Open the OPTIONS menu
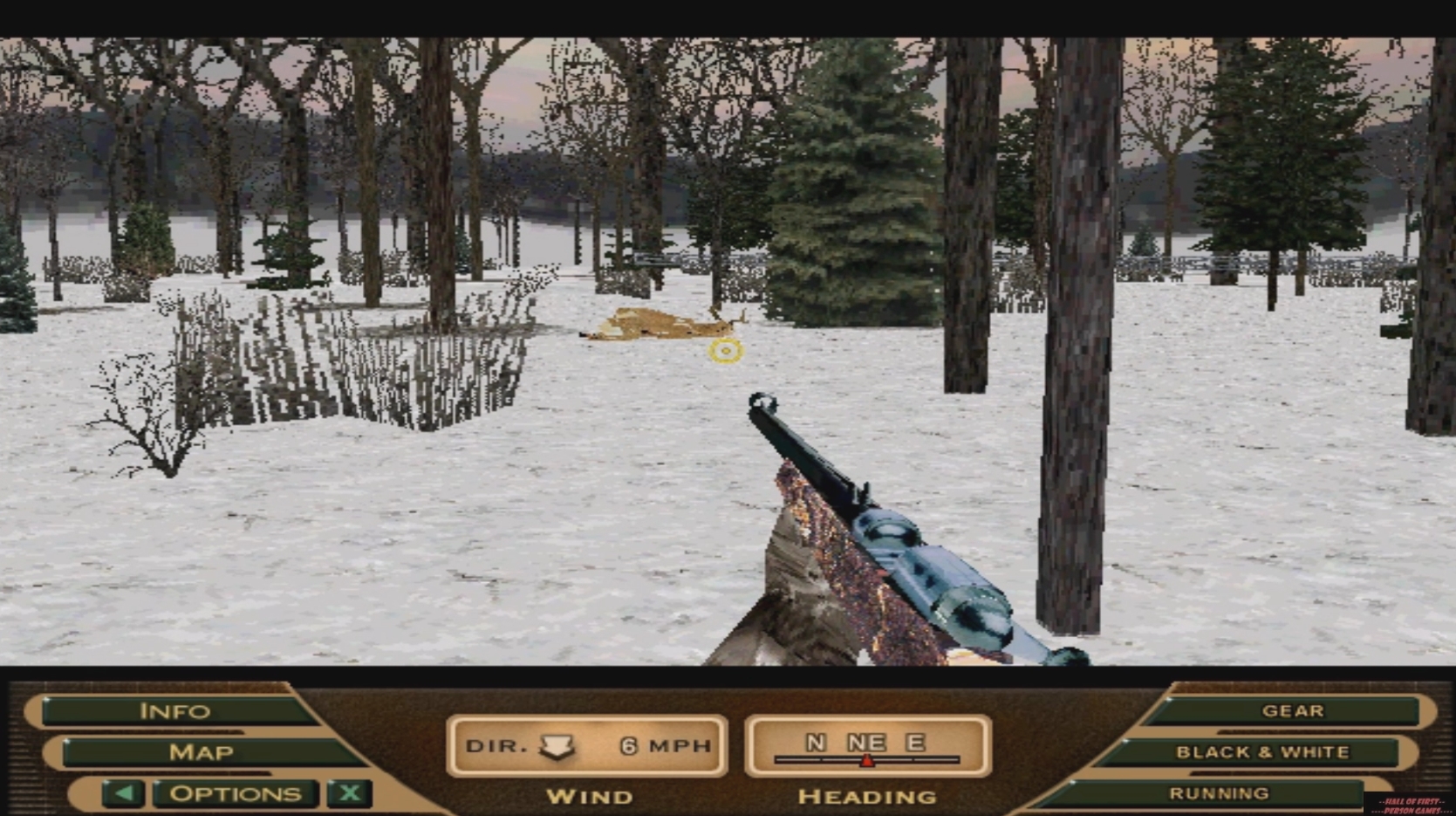The width and height of the screenshot is (1456, 816). (234, 792)
